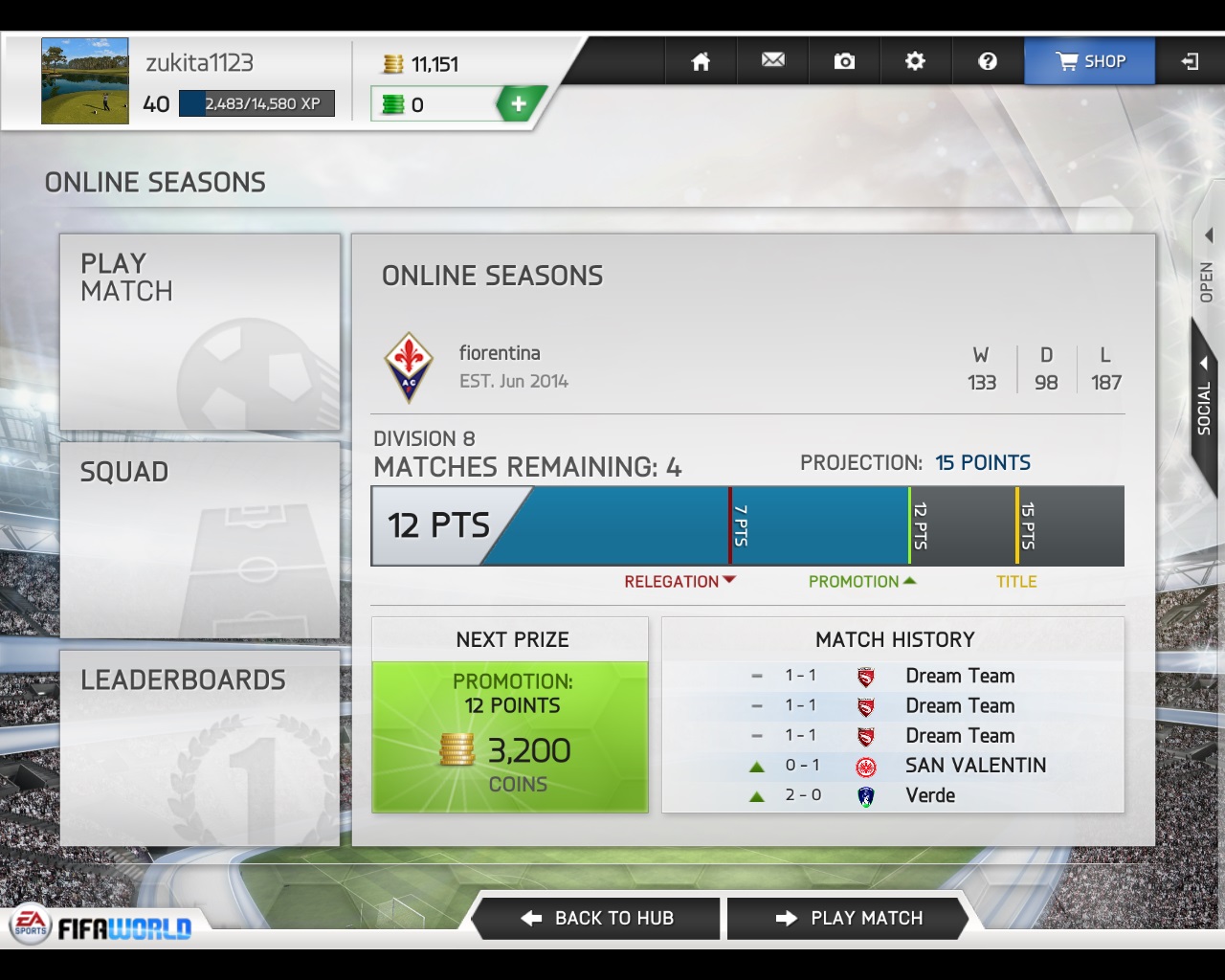This screenshot has width=1225, height=980.
Task: Expand the Open side tab
Action: (x=1207, y=268)
